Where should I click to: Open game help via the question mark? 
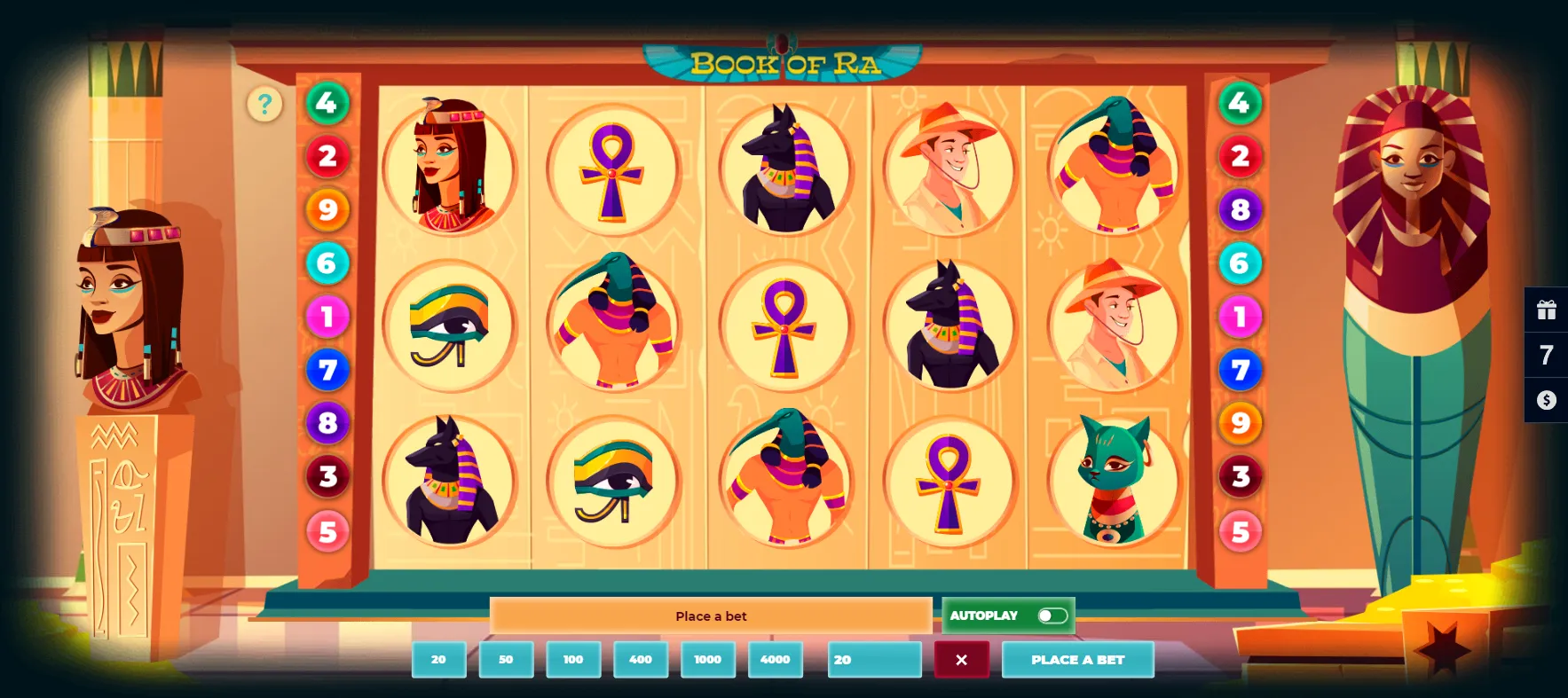point(264,104)
